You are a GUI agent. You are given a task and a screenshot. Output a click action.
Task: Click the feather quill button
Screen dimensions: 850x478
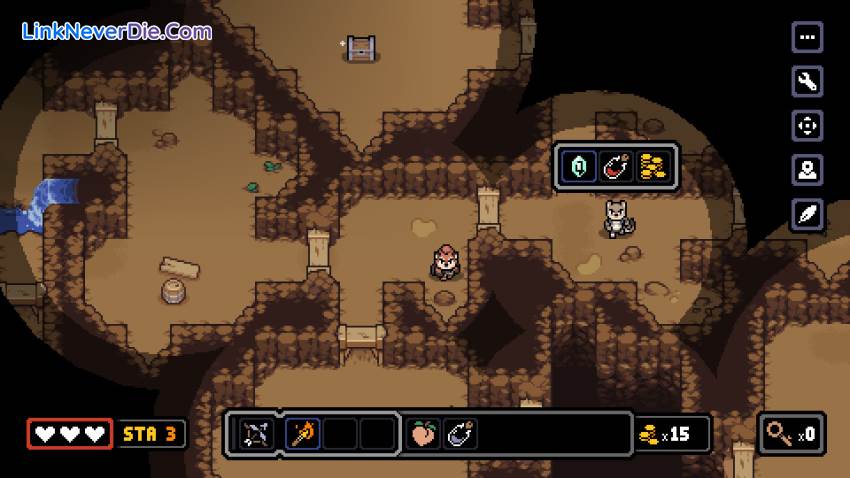807,214
